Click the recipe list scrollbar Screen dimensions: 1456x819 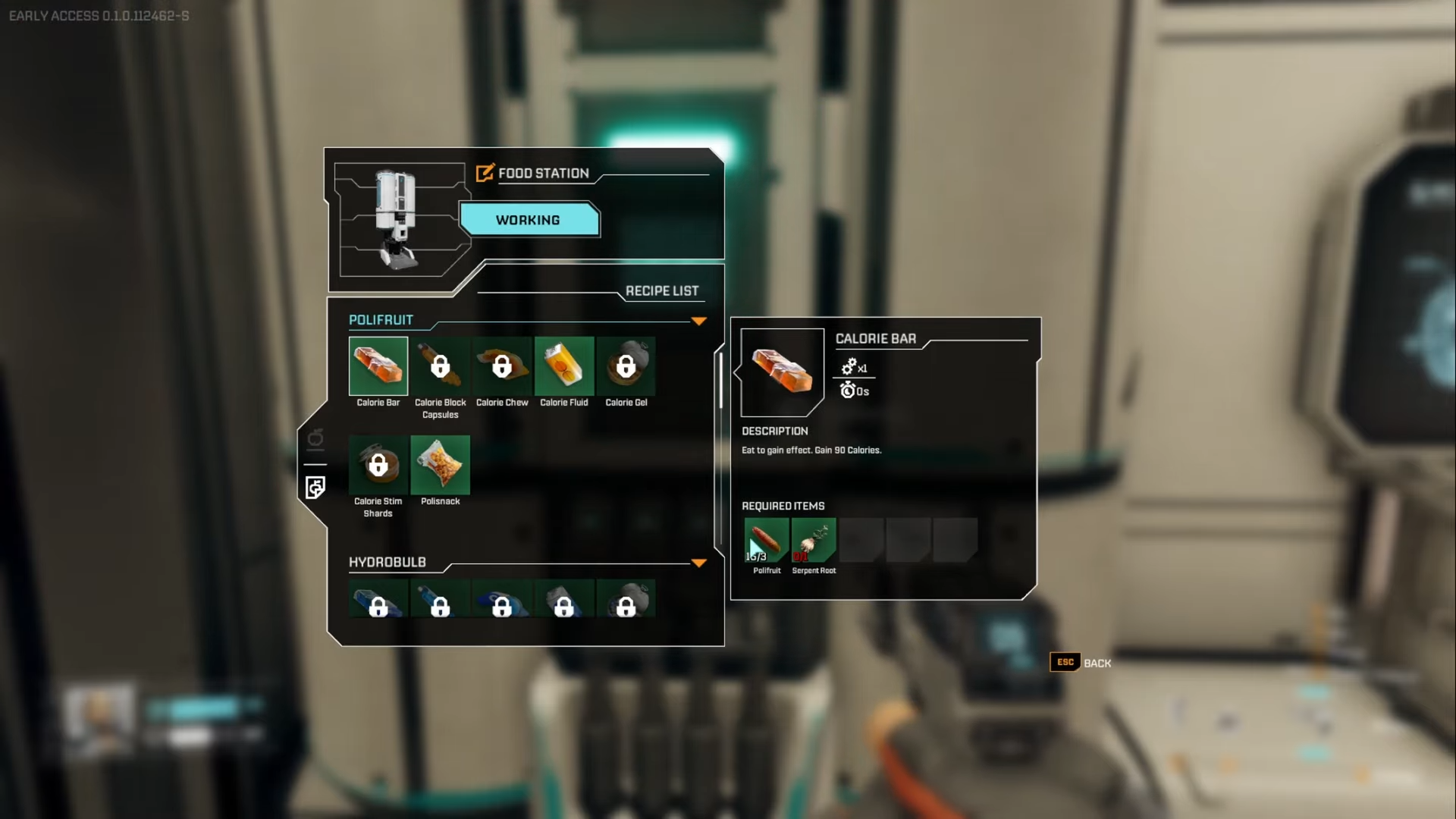click(720, 379)
